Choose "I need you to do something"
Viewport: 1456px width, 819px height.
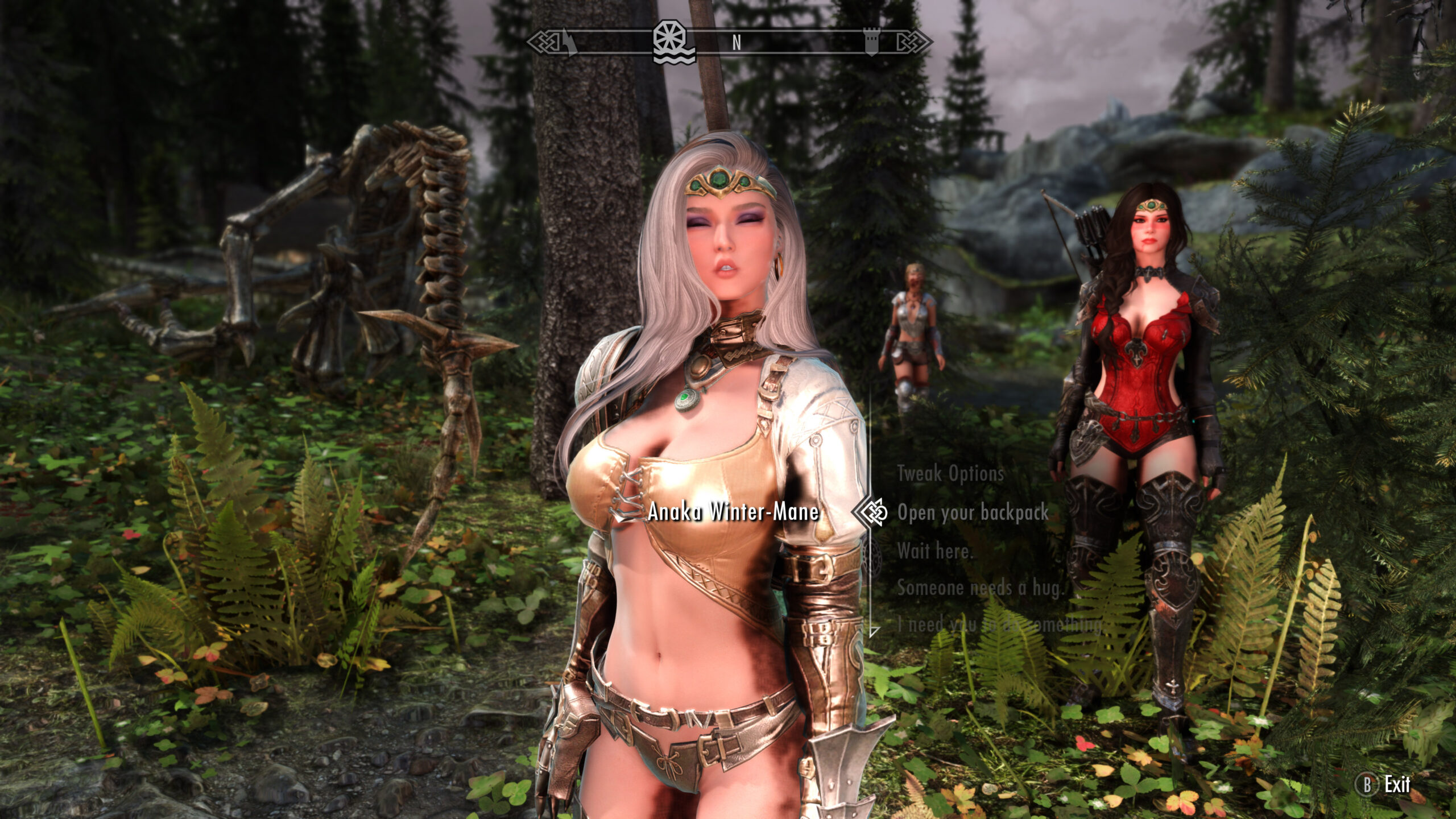tap(999, 626)
